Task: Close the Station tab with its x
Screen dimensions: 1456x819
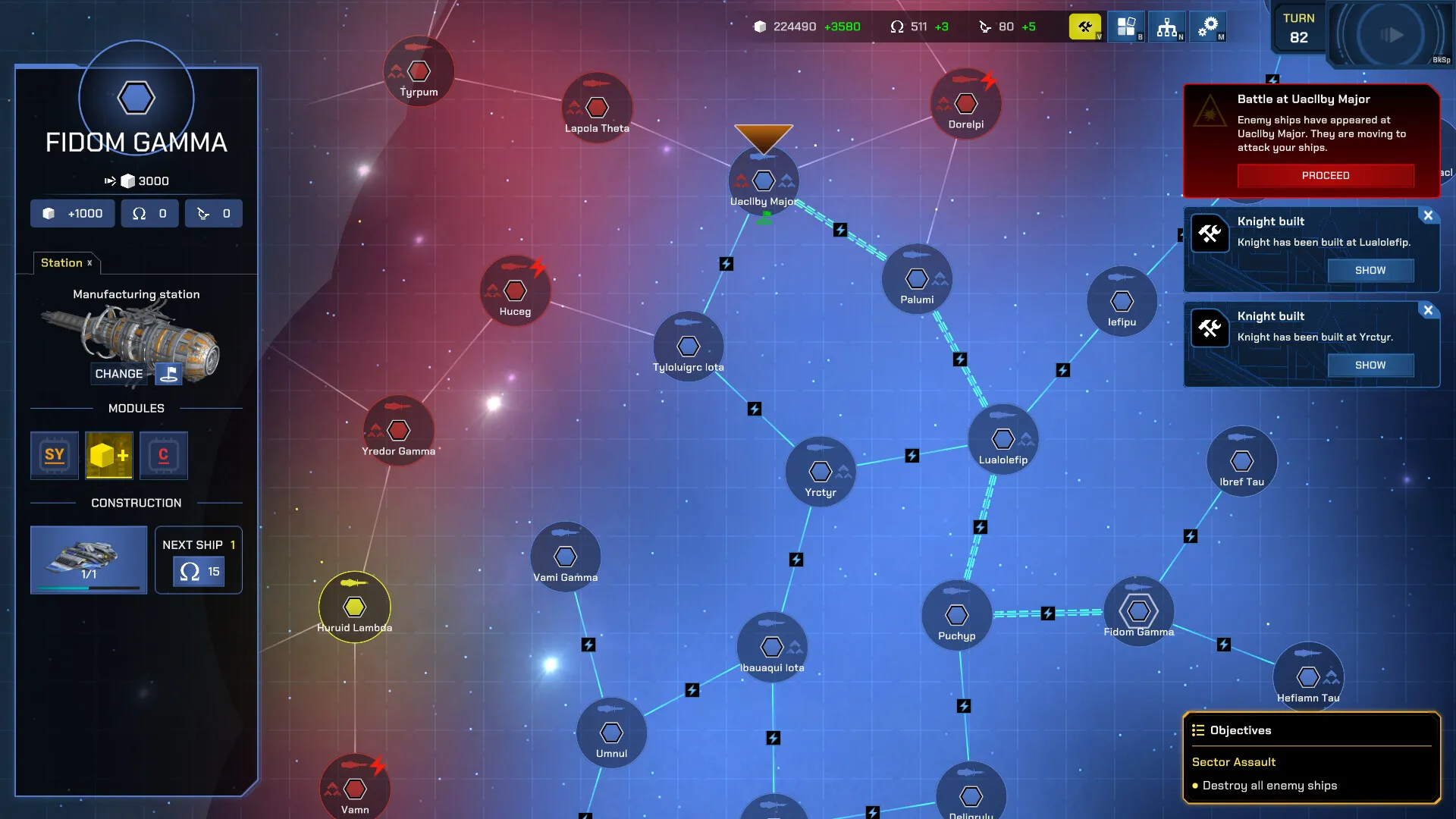Action: click(89, 263)
